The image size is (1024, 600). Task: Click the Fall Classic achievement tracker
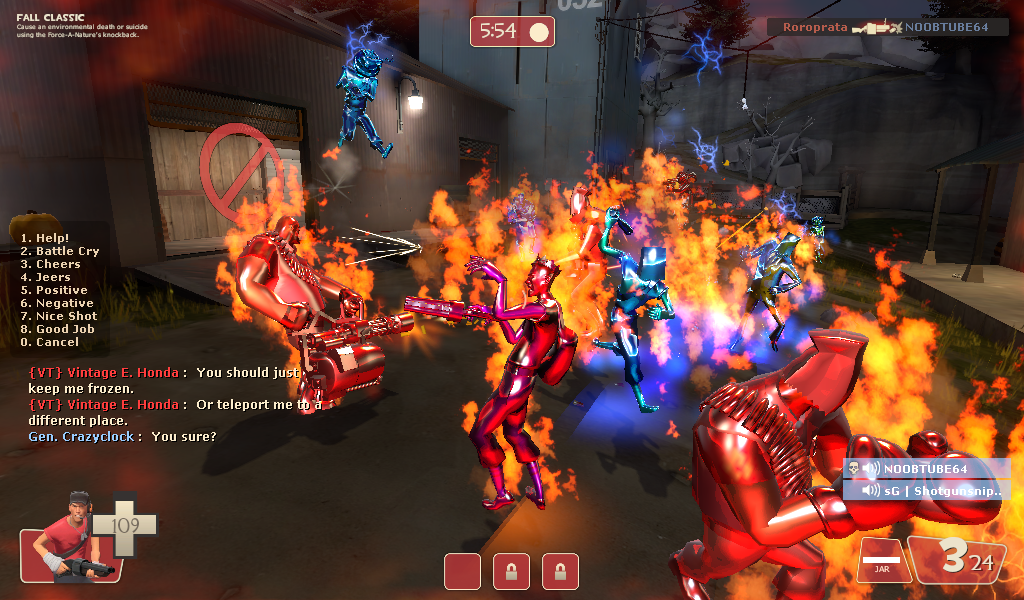pyautogui.click(x=78, y=24)
